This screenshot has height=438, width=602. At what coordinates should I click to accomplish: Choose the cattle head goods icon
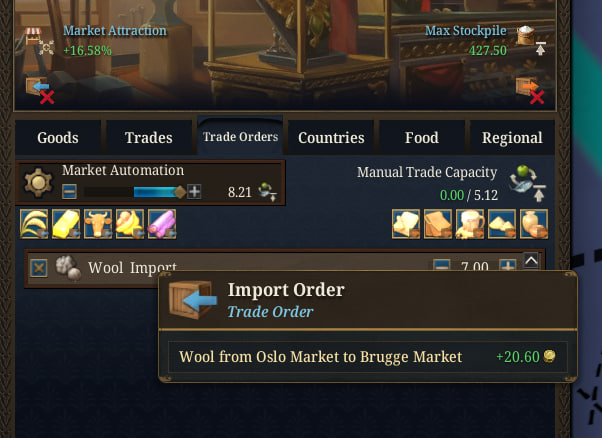click(96, 226)
